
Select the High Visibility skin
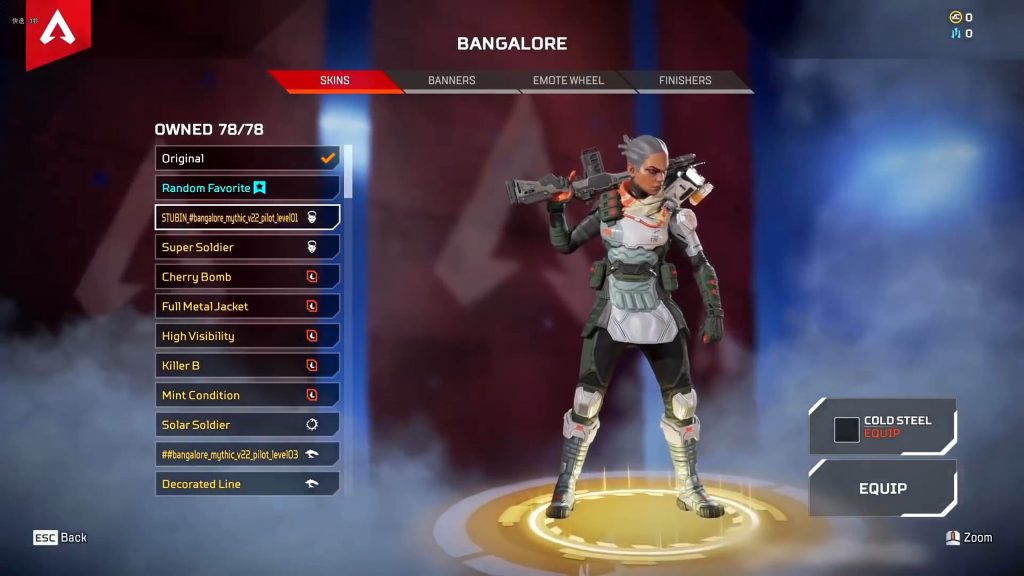tap(247, 336)
